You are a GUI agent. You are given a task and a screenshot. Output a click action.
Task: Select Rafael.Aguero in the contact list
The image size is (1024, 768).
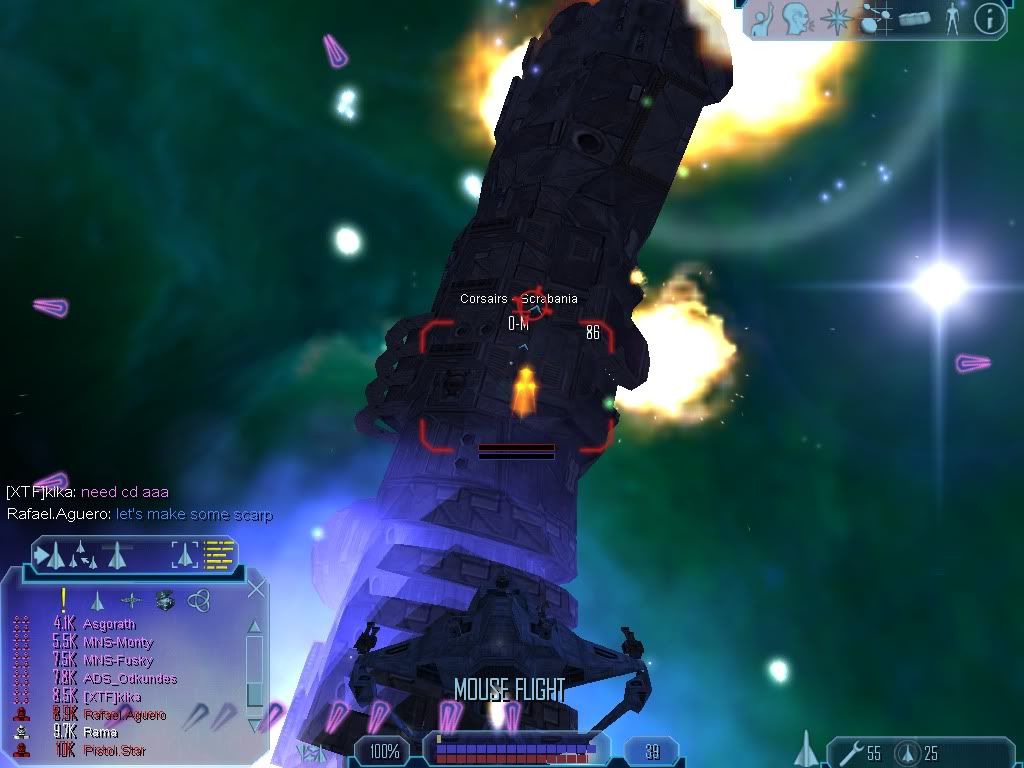tap(125, 715)
